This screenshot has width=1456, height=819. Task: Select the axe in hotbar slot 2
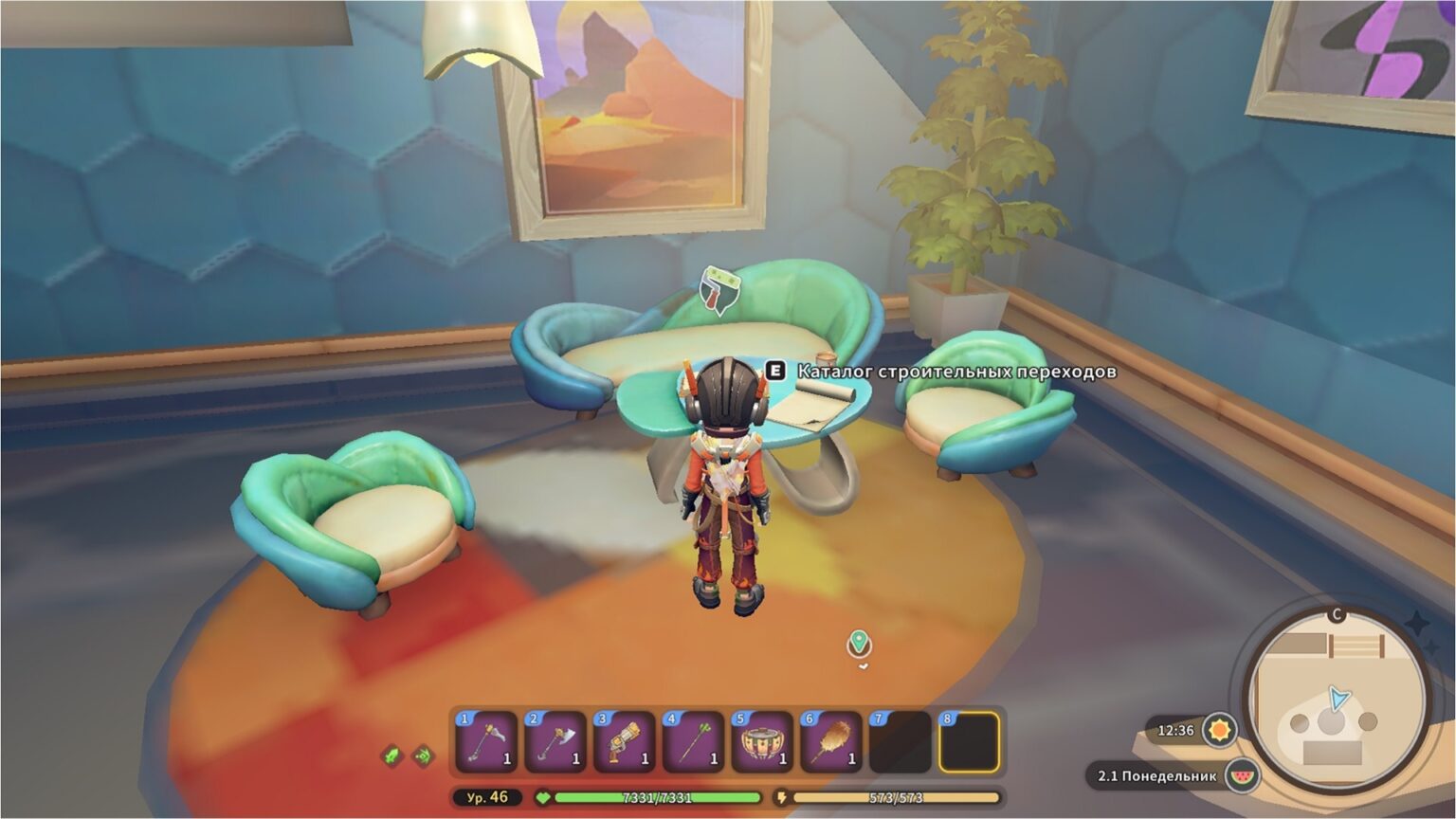click(x=555, y=741)
